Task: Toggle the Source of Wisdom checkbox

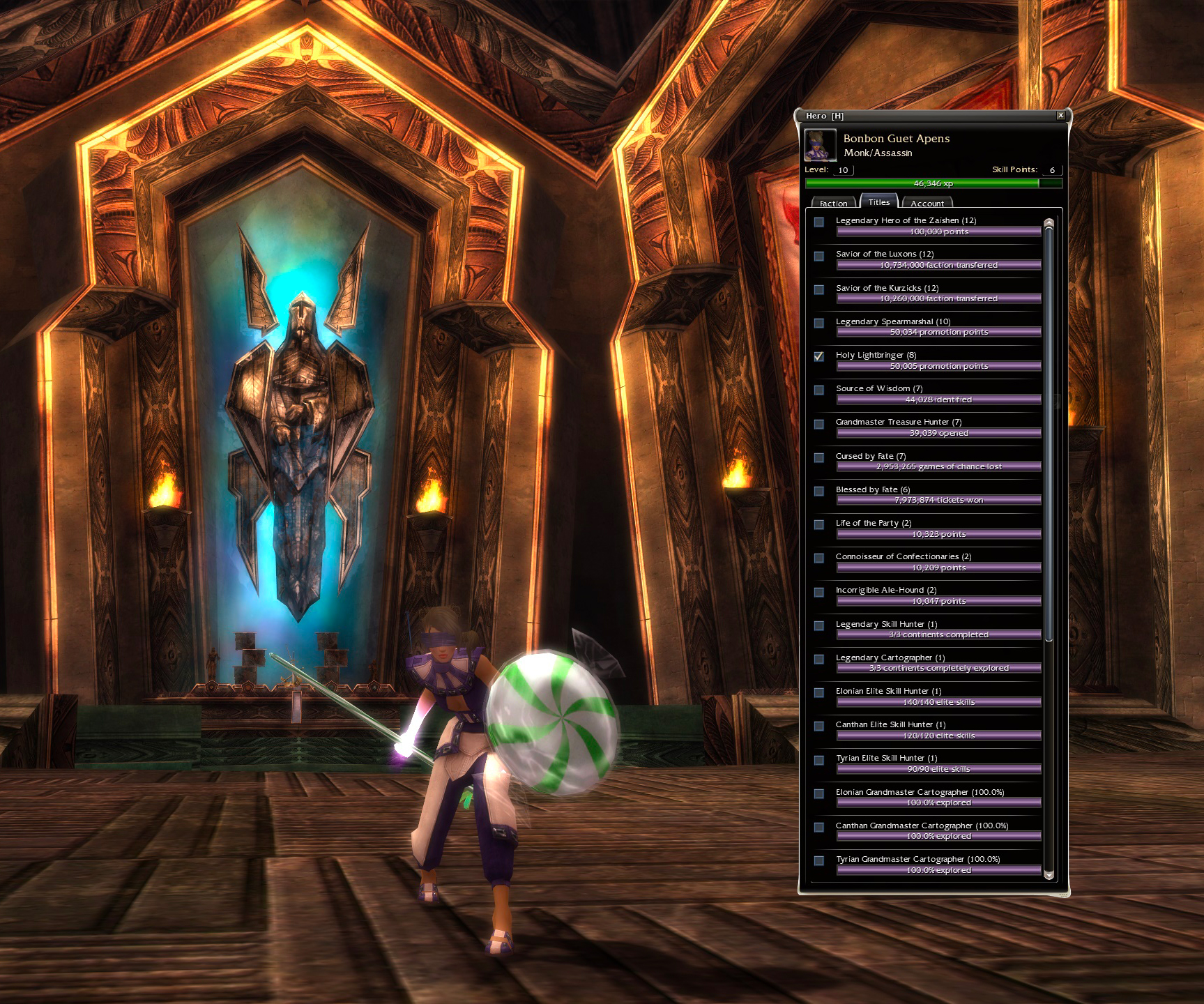Action: pyautogui.click(x=819, y=390)
